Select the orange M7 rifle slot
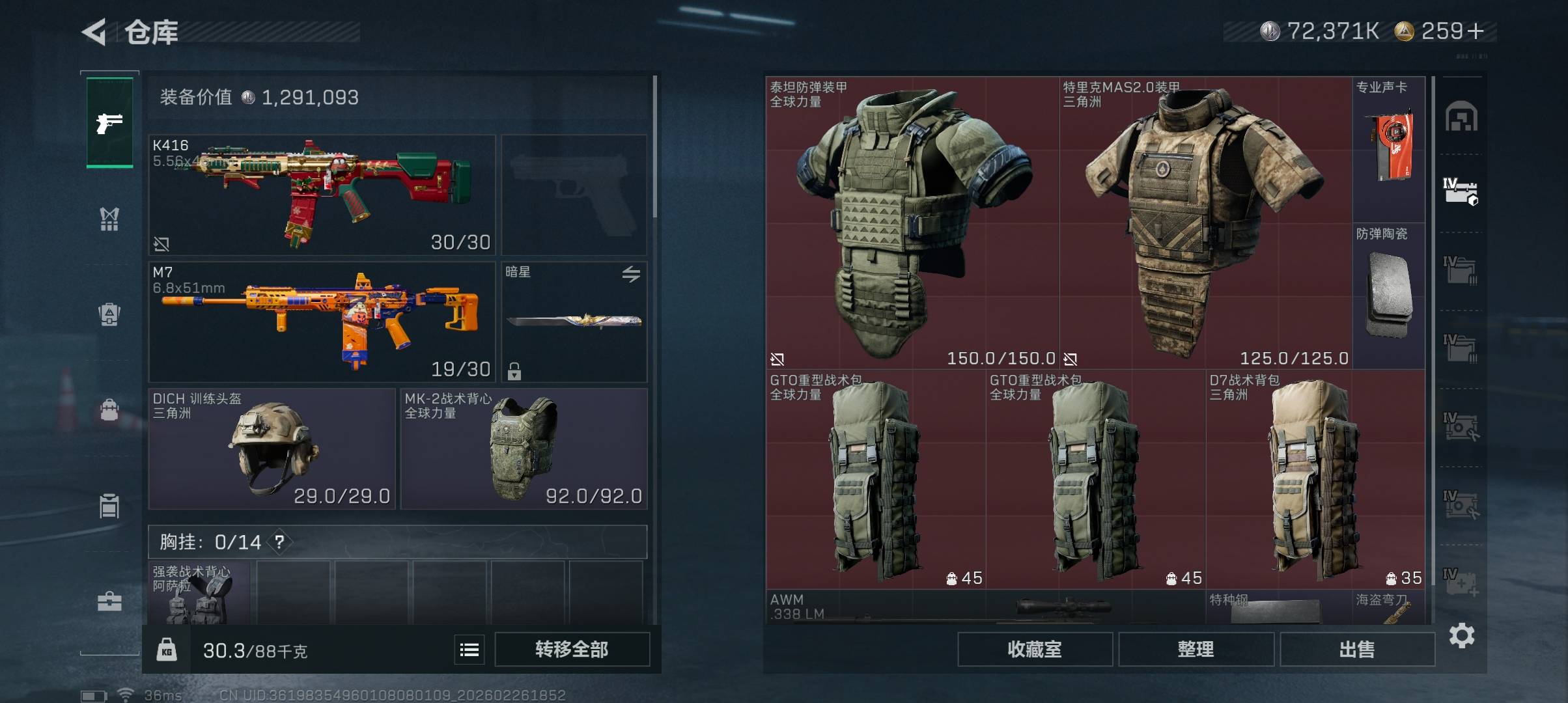1568x703 pixels. 322,322
